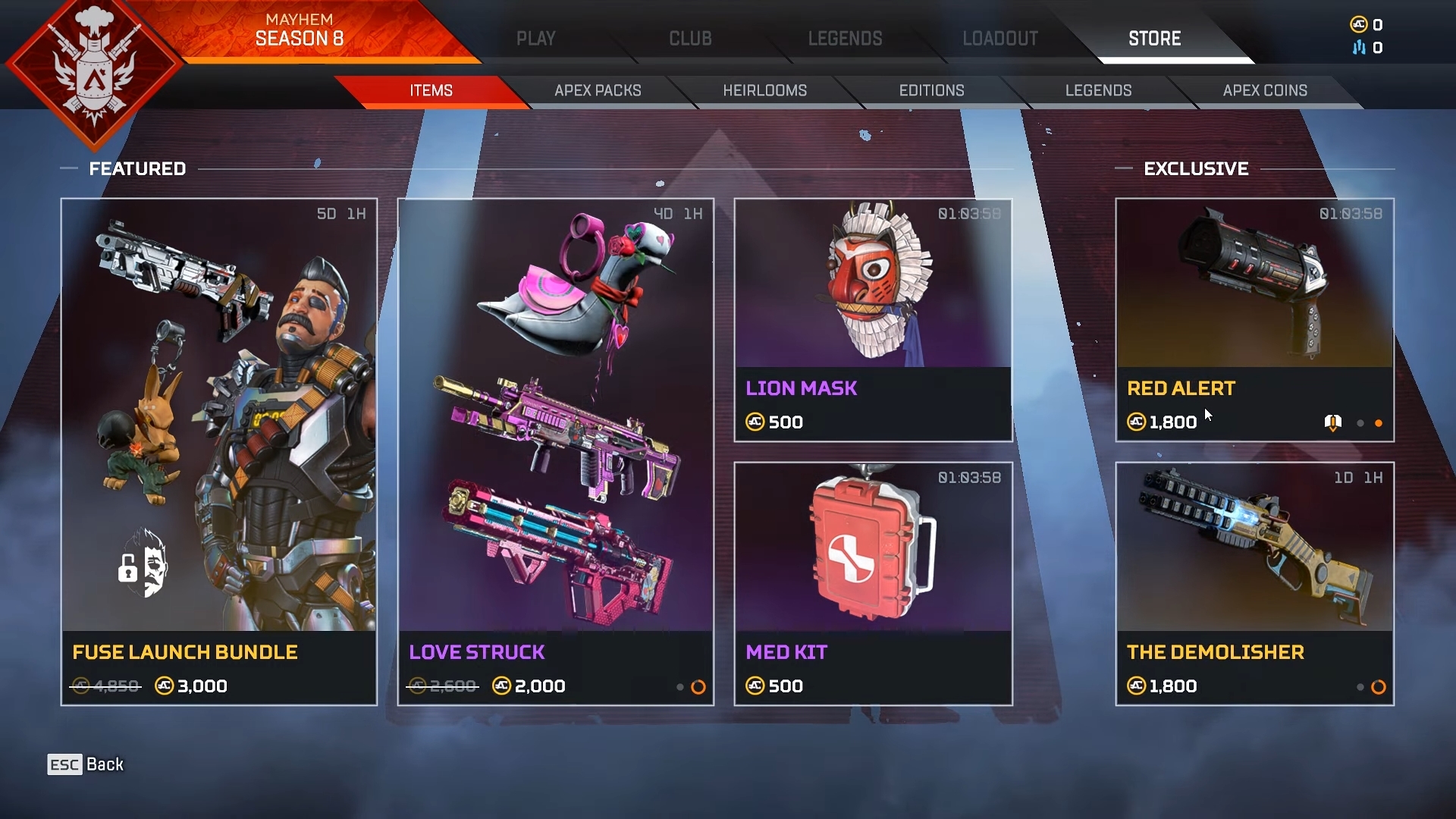Image resolution: width=1456 pixels, height=819 pixels.
Task: Open the Heirlooms store section
Action: tap(764, 91)
